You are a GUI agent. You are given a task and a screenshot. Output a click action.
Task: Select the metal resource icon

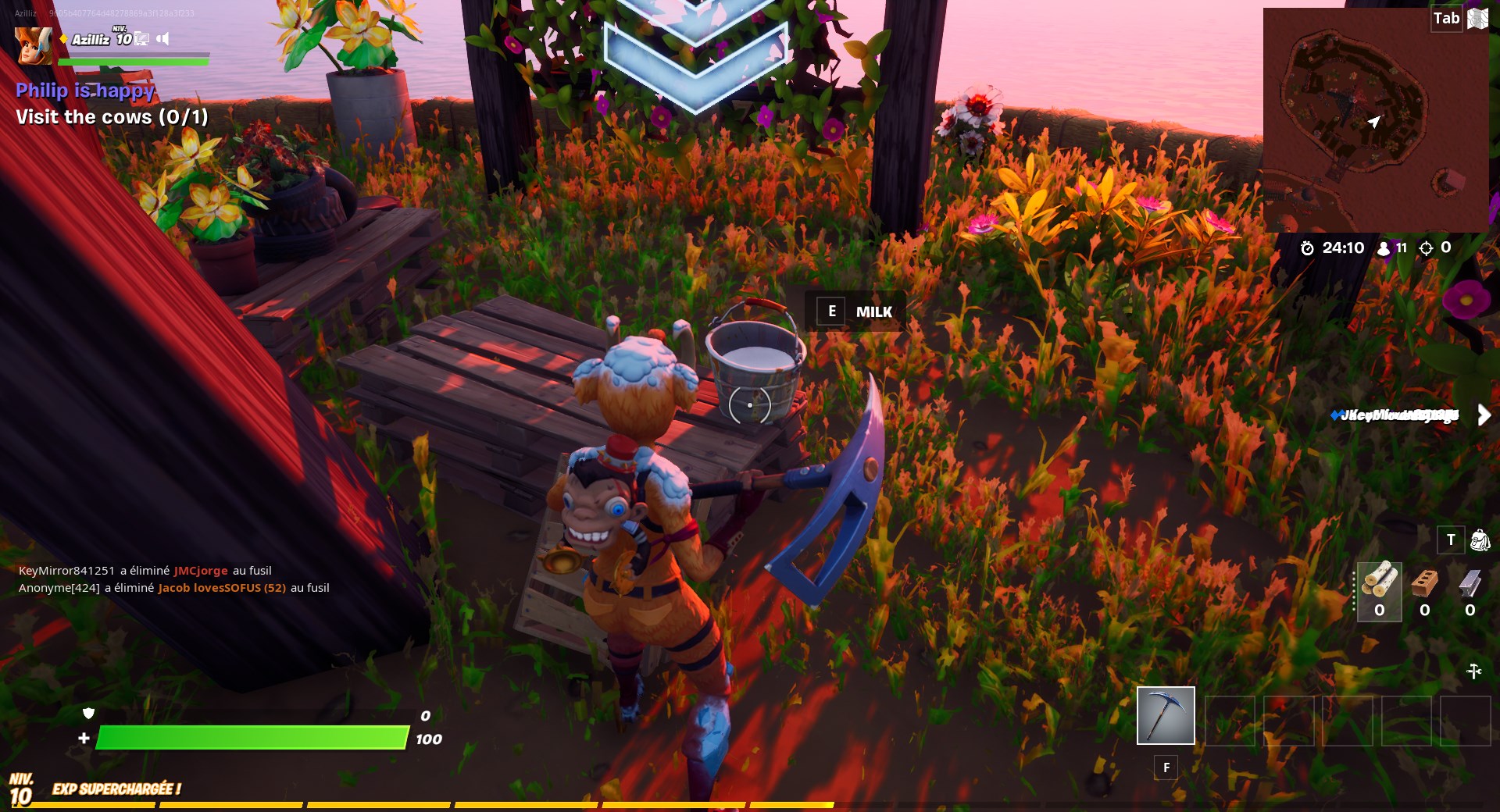tap(1470, 582)
